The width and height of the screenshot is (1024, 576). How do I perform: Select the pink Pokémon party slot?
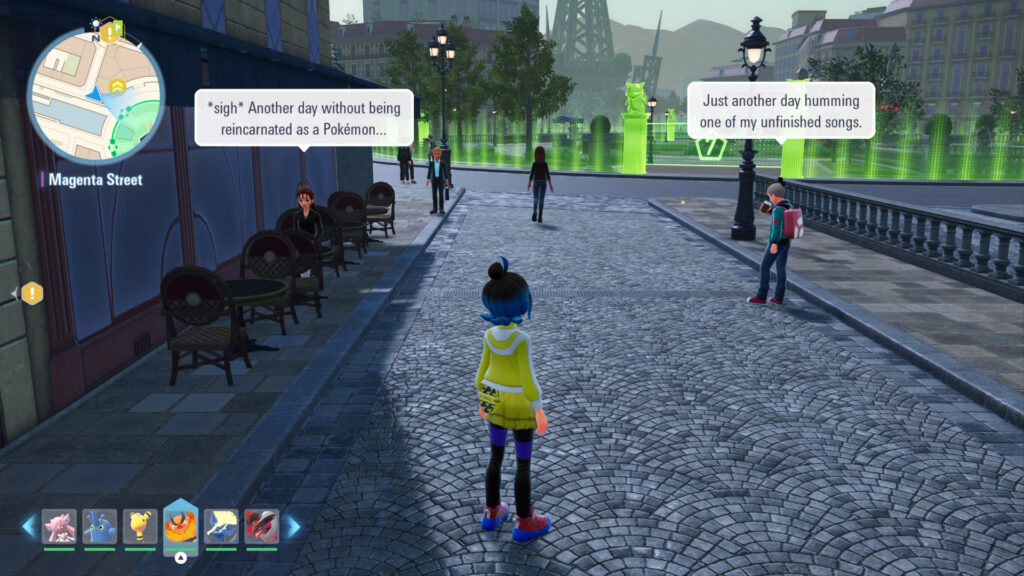[59, 526]
